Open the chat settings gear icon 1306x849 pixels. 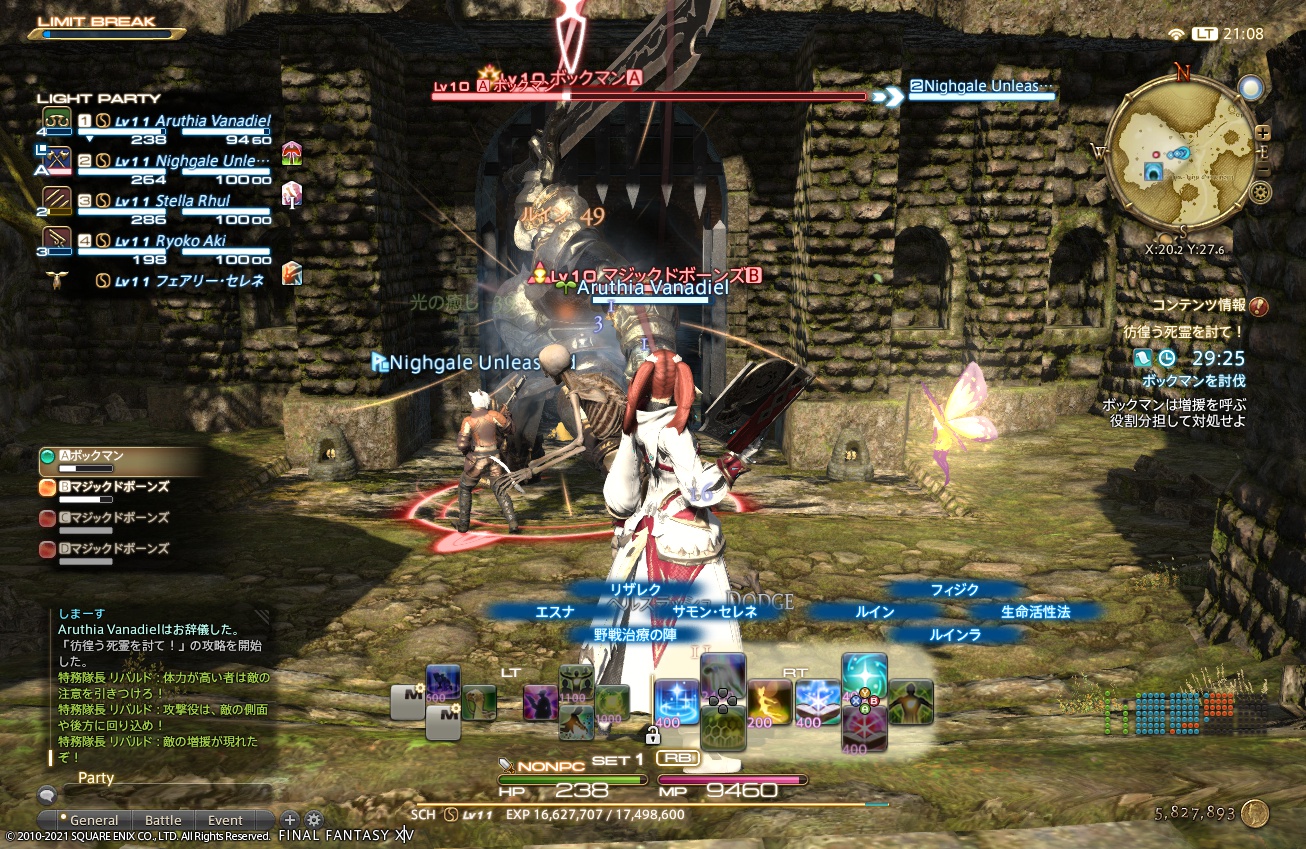(314, 819)
